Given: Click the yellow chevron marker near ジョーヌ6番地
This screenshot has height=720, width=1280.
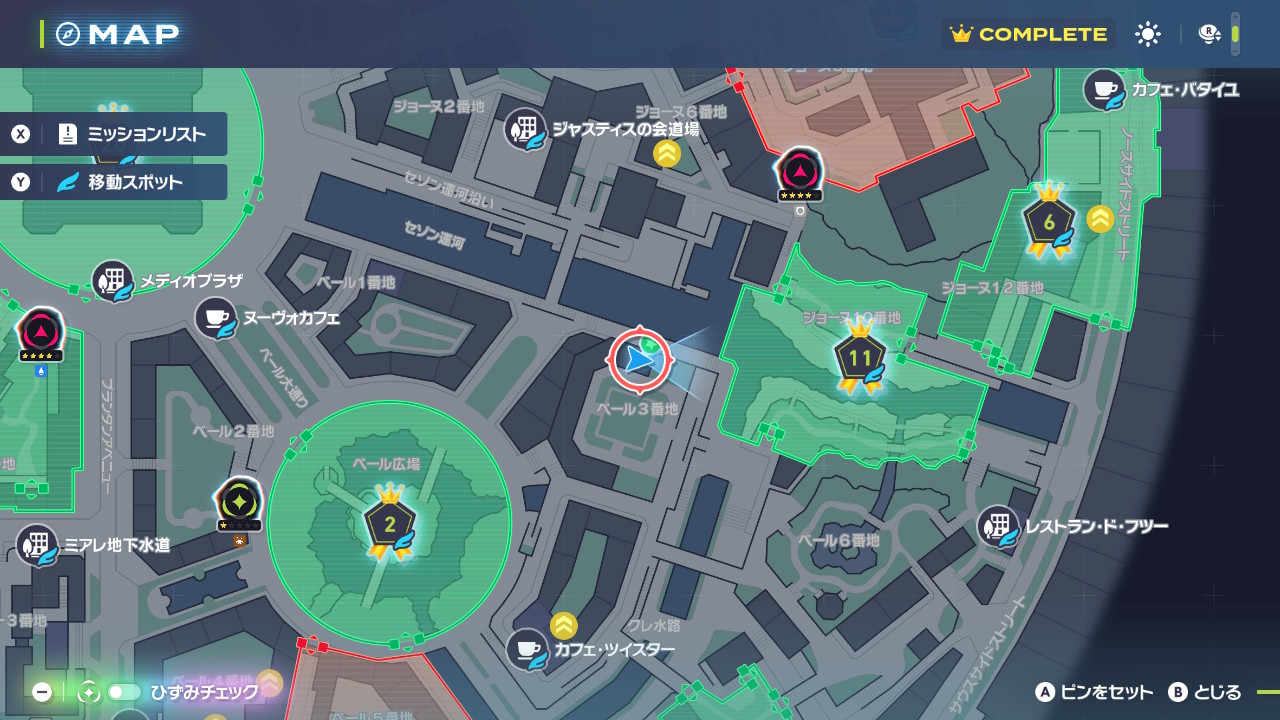Looking at the screenshot, I should pos(667,154).
